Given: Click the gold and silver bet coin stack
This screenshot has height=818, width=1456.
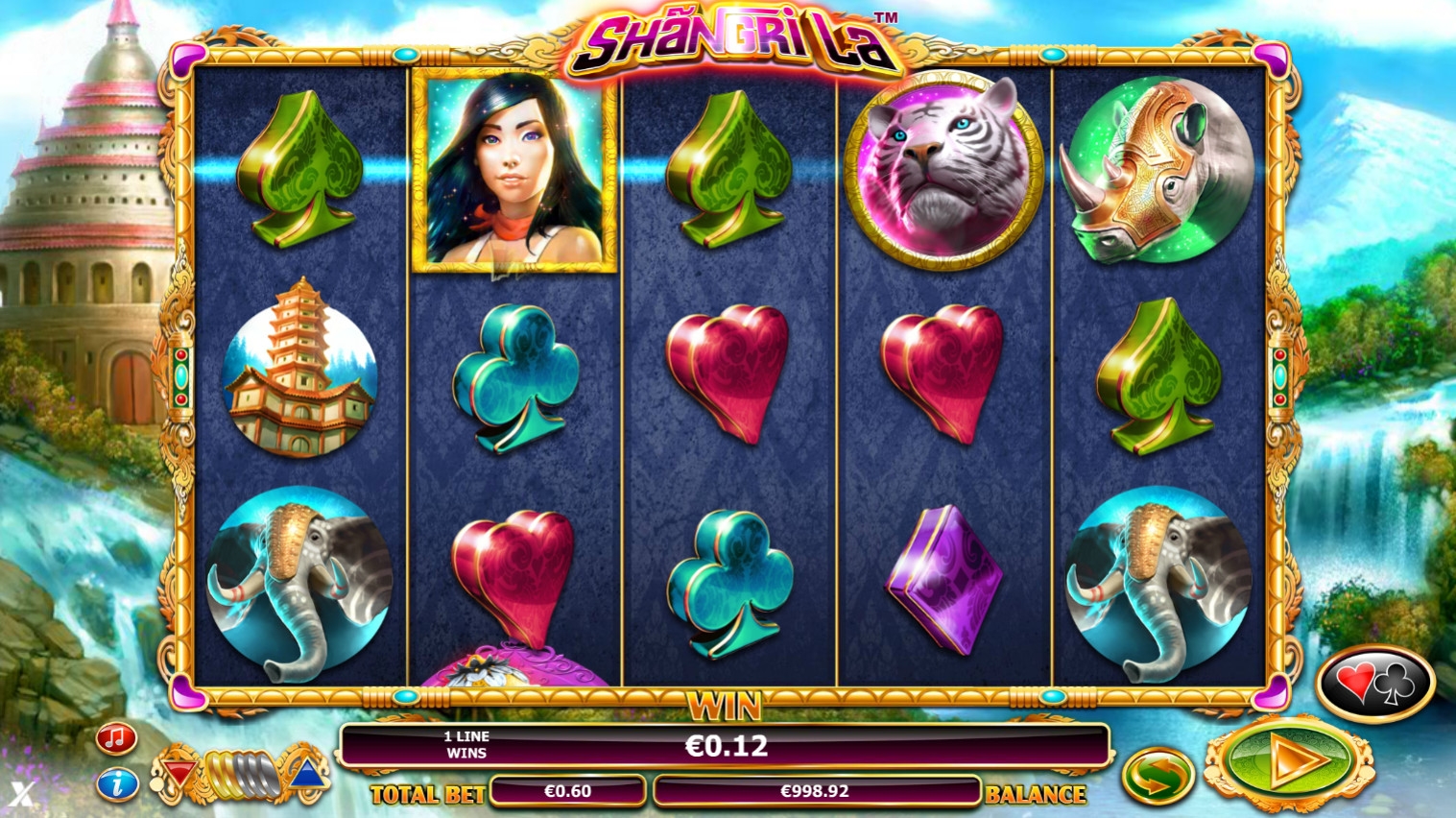Looking at the screenshot, I should (x=241, y=773).
